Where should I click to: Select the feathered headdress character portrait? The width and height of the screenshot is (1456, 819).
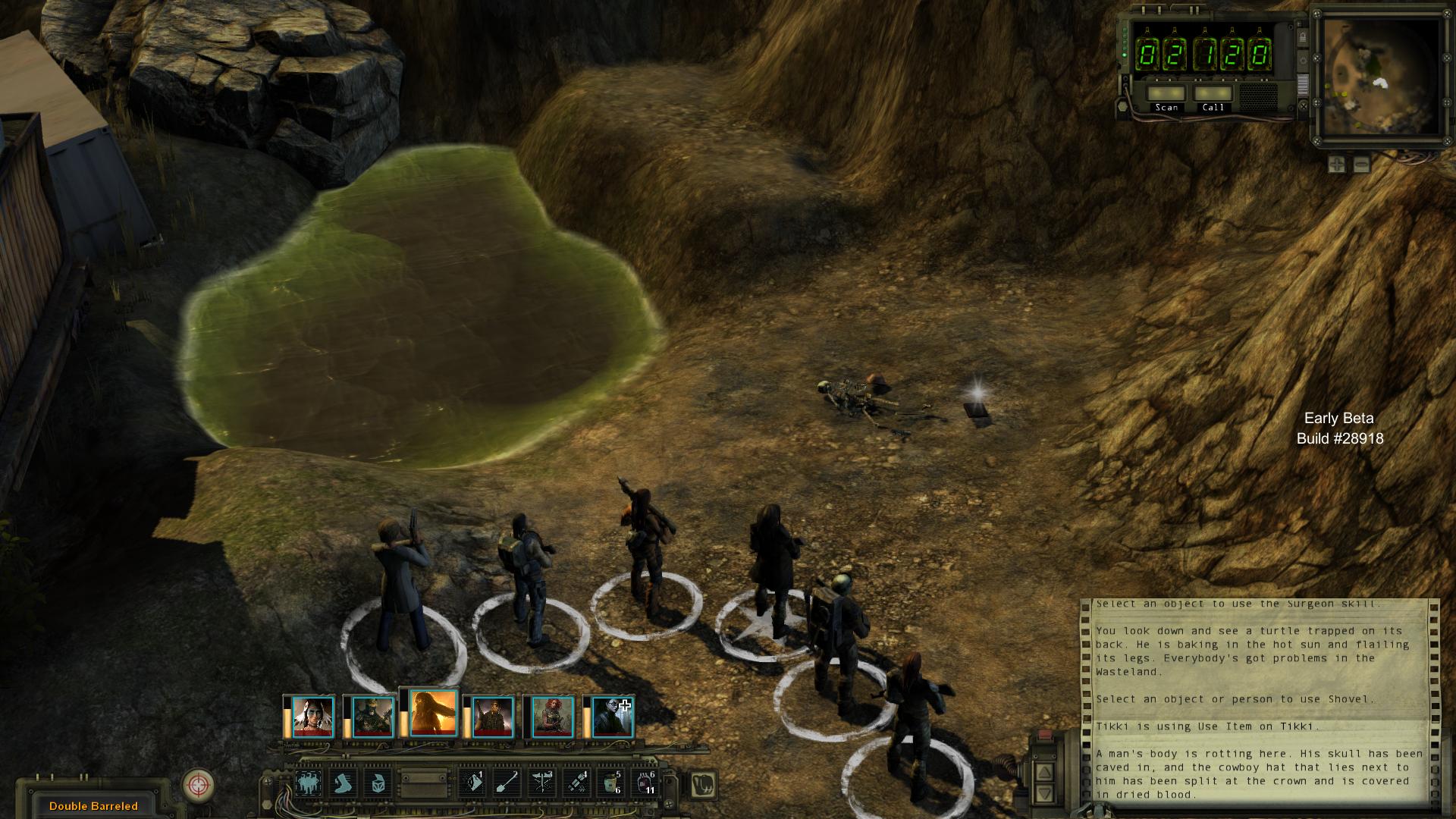313,717
